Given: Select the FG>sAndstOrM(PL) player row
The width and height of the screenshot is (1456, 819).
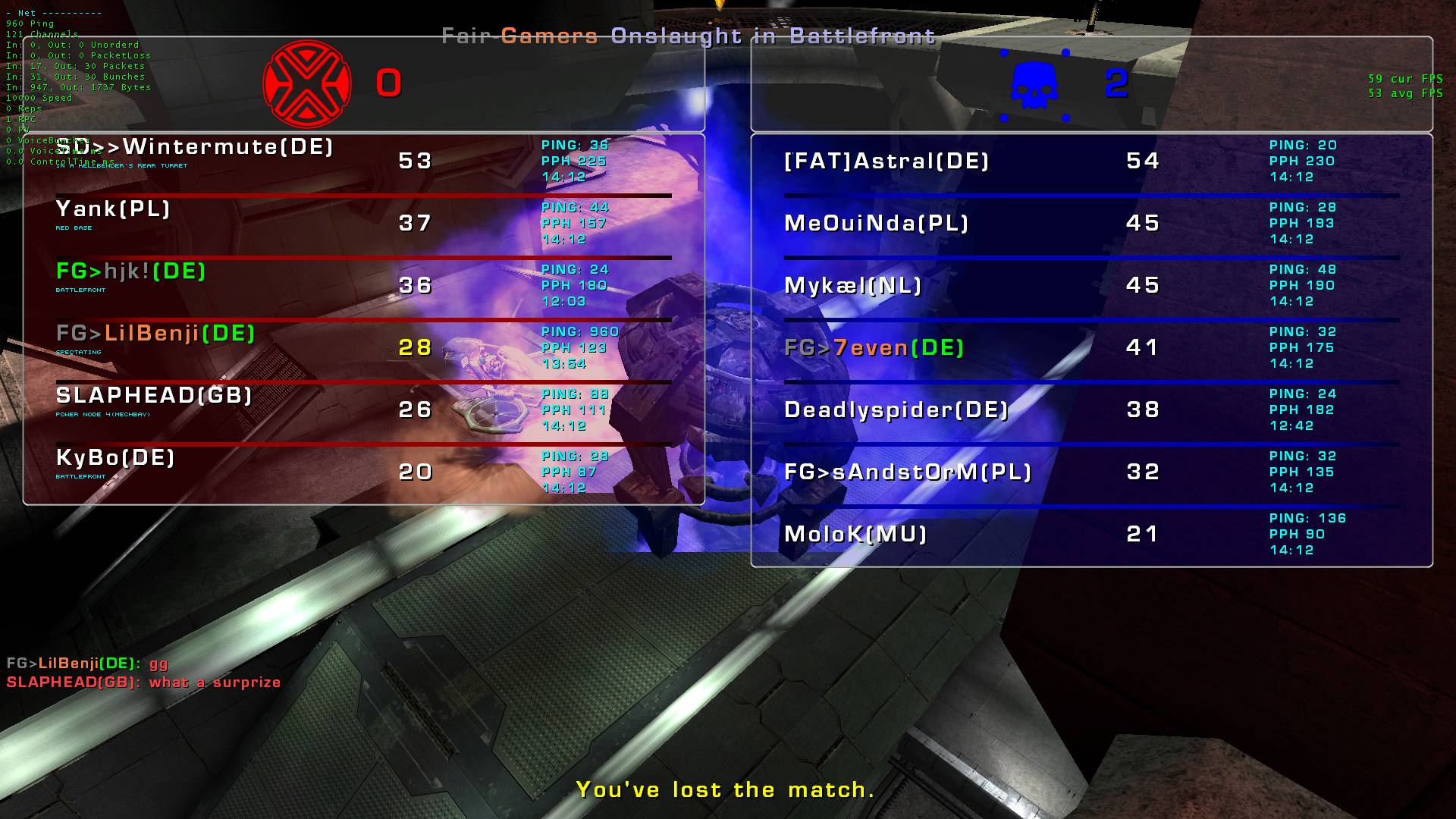Looking at the screenshot, I should pyautogui.click(x=908, y=472).
